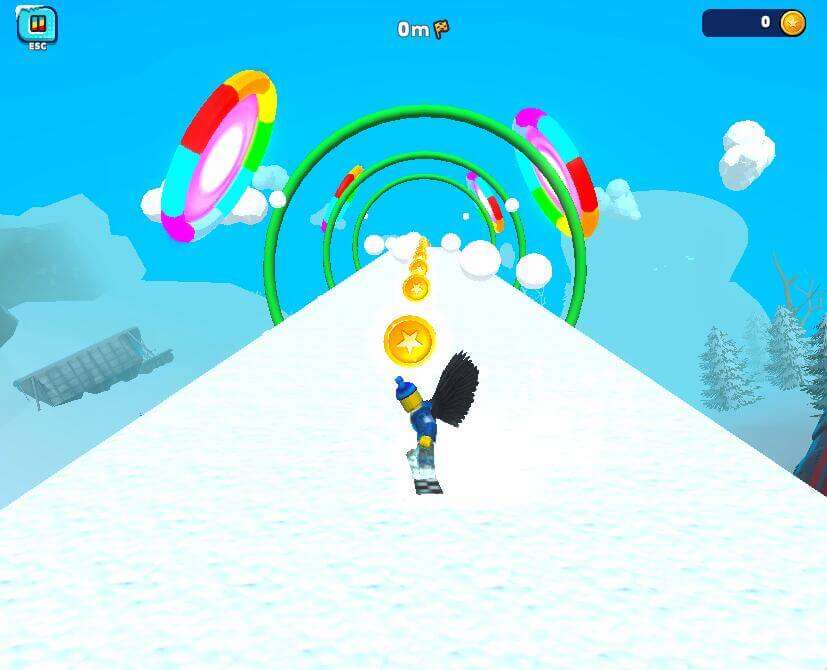Pause the game with the top-left button
This screenshot has height=670, width=827.
[37, 25]
